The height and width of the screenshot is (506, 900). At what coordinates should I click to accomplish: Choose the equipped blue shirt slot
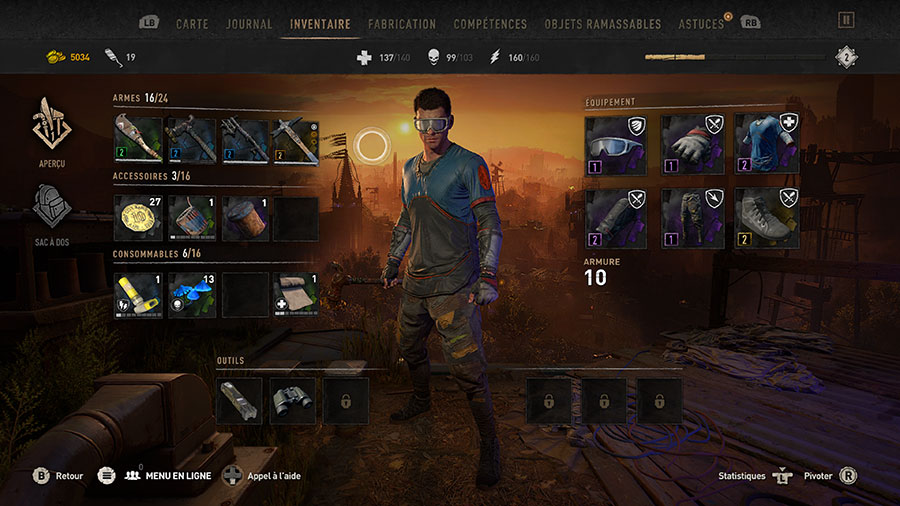coord(767,143)
